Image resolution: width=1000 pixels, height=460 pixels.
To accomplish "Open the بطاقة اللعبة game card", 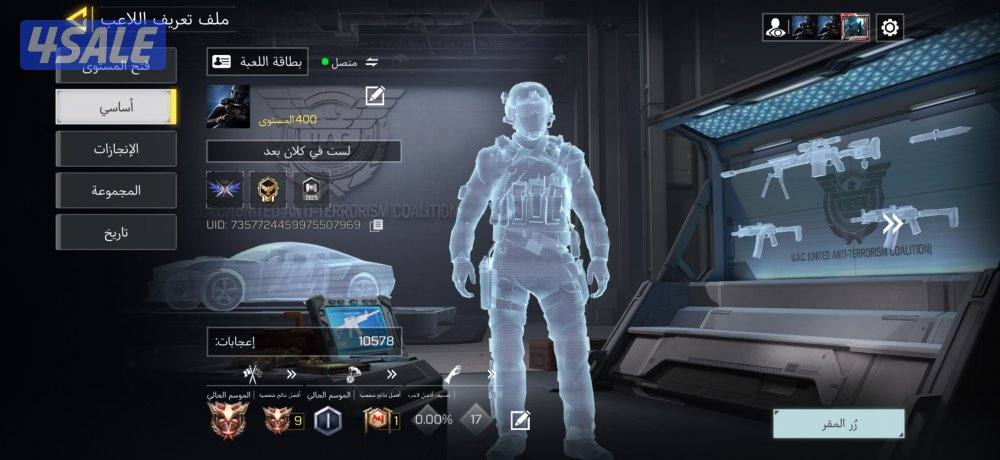I will coord(258,62).
